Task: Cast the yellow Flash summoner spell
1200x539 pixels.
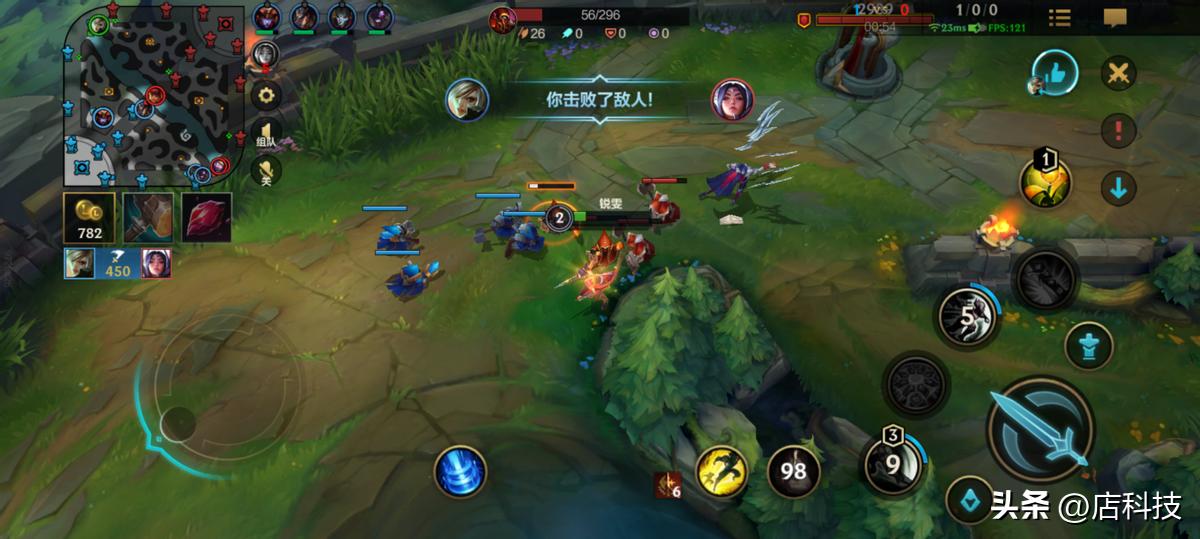Action: tap(722, 472)
